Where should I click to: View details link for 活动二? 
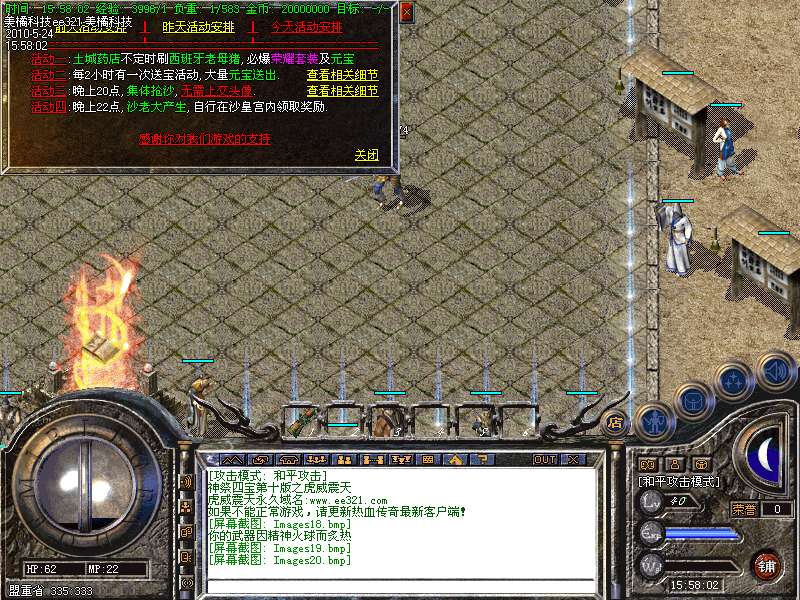point(342,75)
